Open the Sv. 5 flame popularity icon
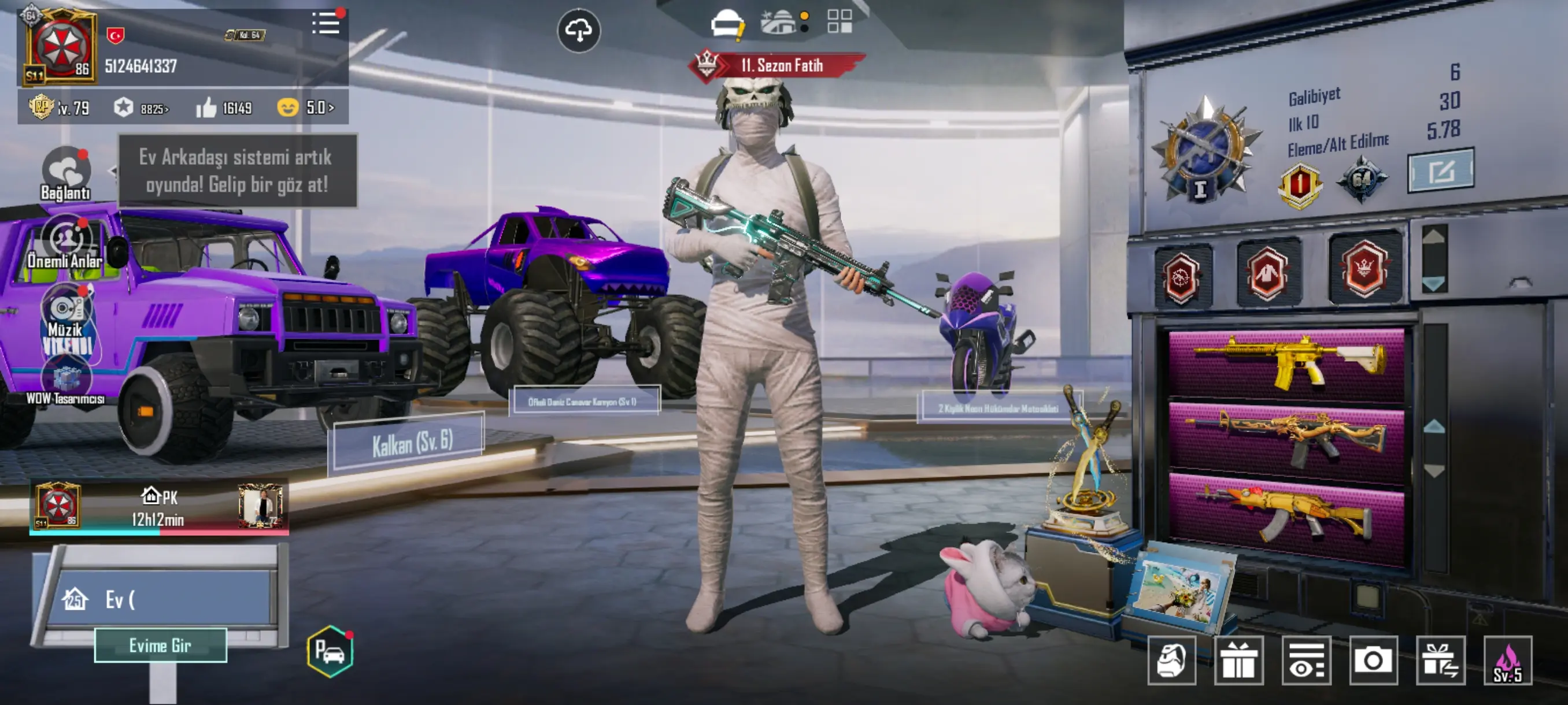 click(x=1508, y=660)
